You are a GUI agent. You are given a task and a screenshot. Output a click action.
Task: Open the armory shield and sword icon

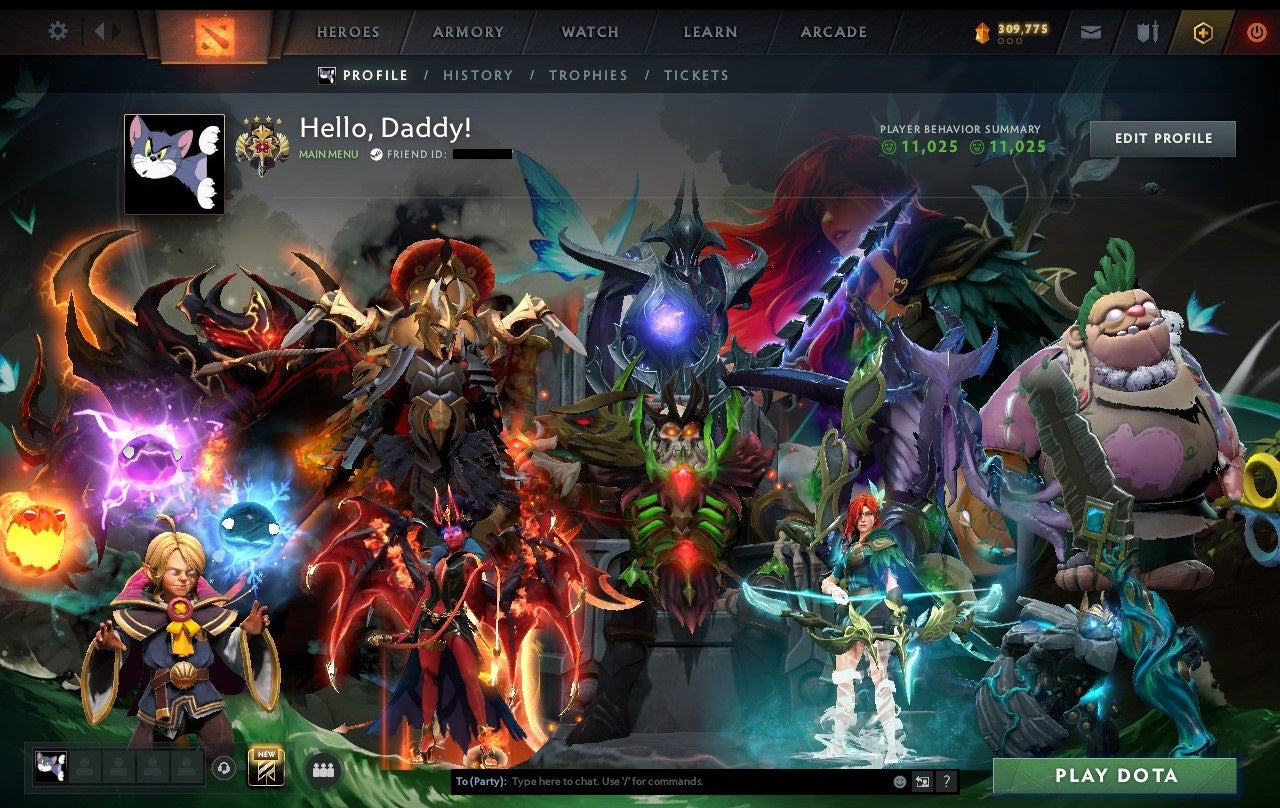point(1146,31)
